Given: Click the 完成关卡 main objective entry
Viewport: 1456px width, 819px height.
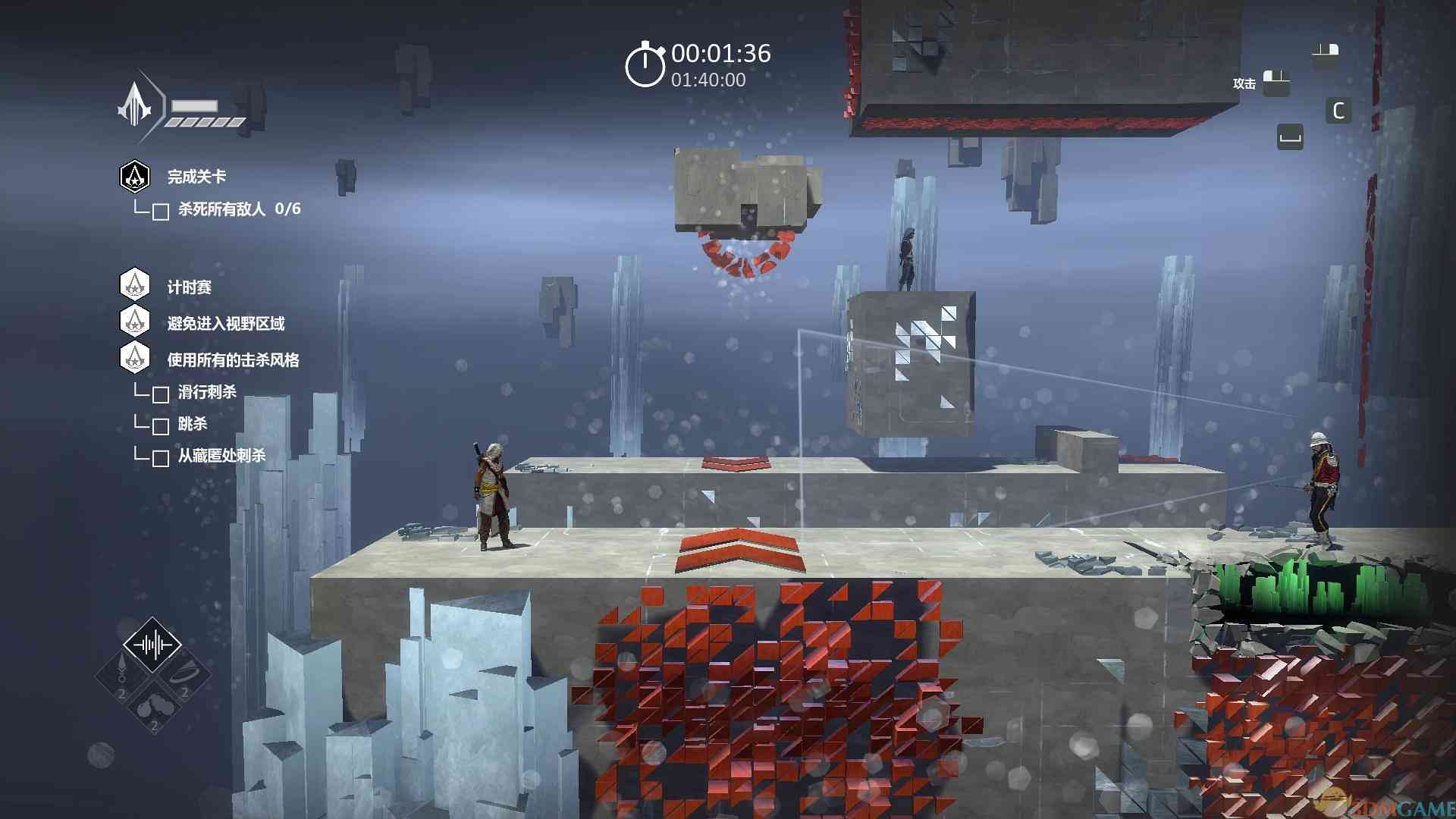Looking at the screenshot, I should (x=196, y=177).
